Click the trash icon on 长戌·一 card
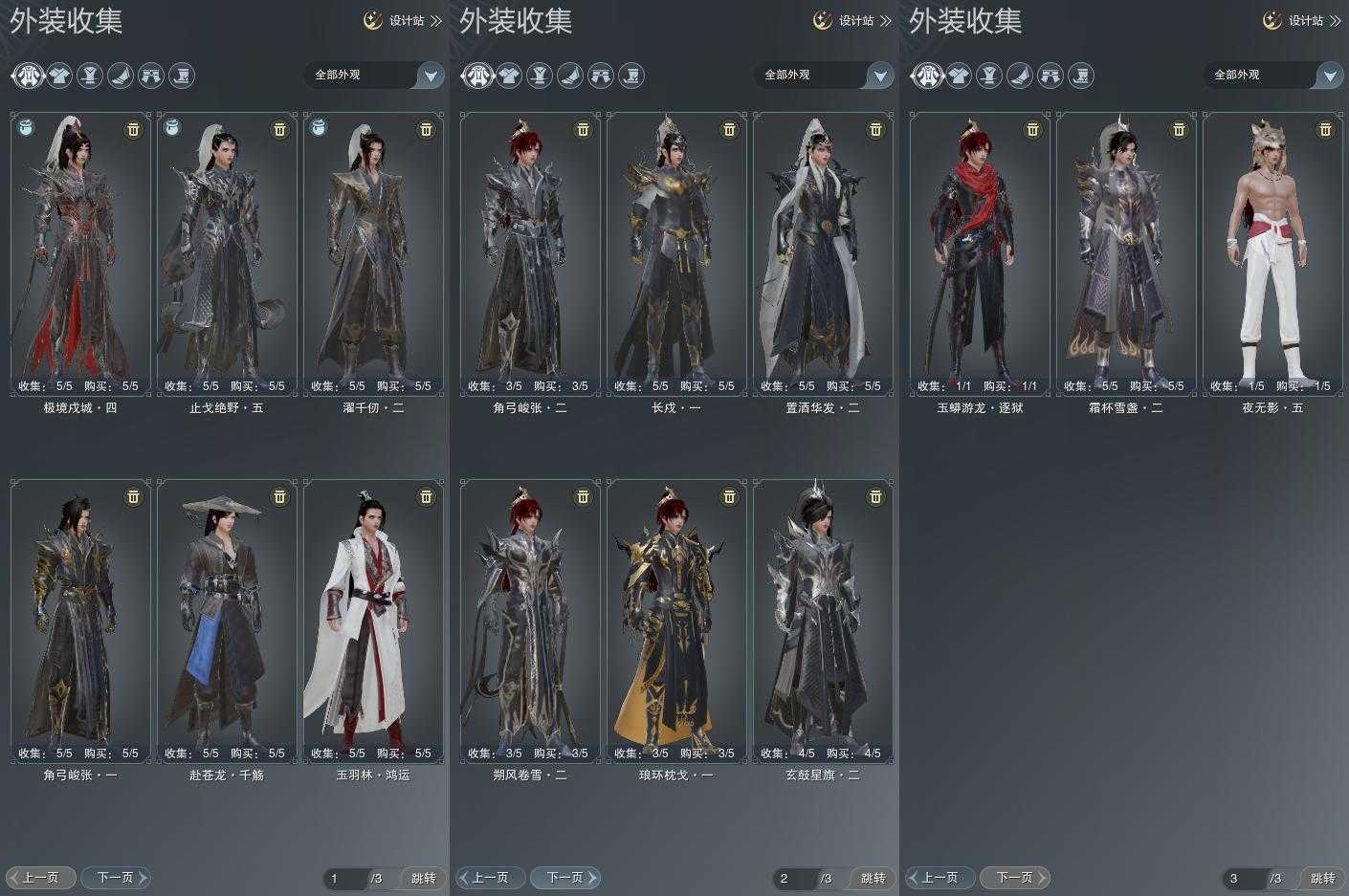Screen dimensions: 1349x896 (729, 129)
